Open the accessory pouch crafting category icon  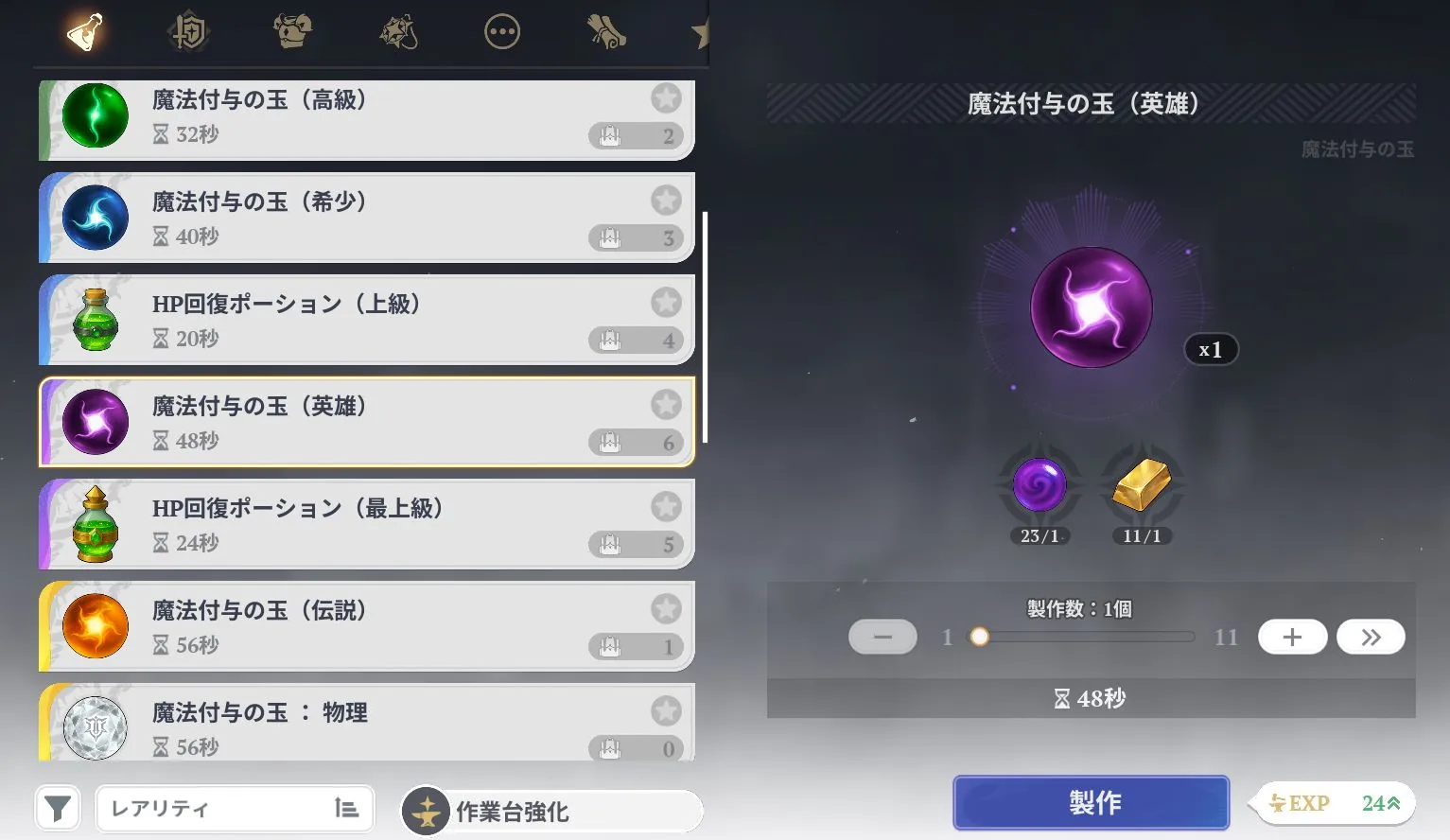[x=397, y=31]
